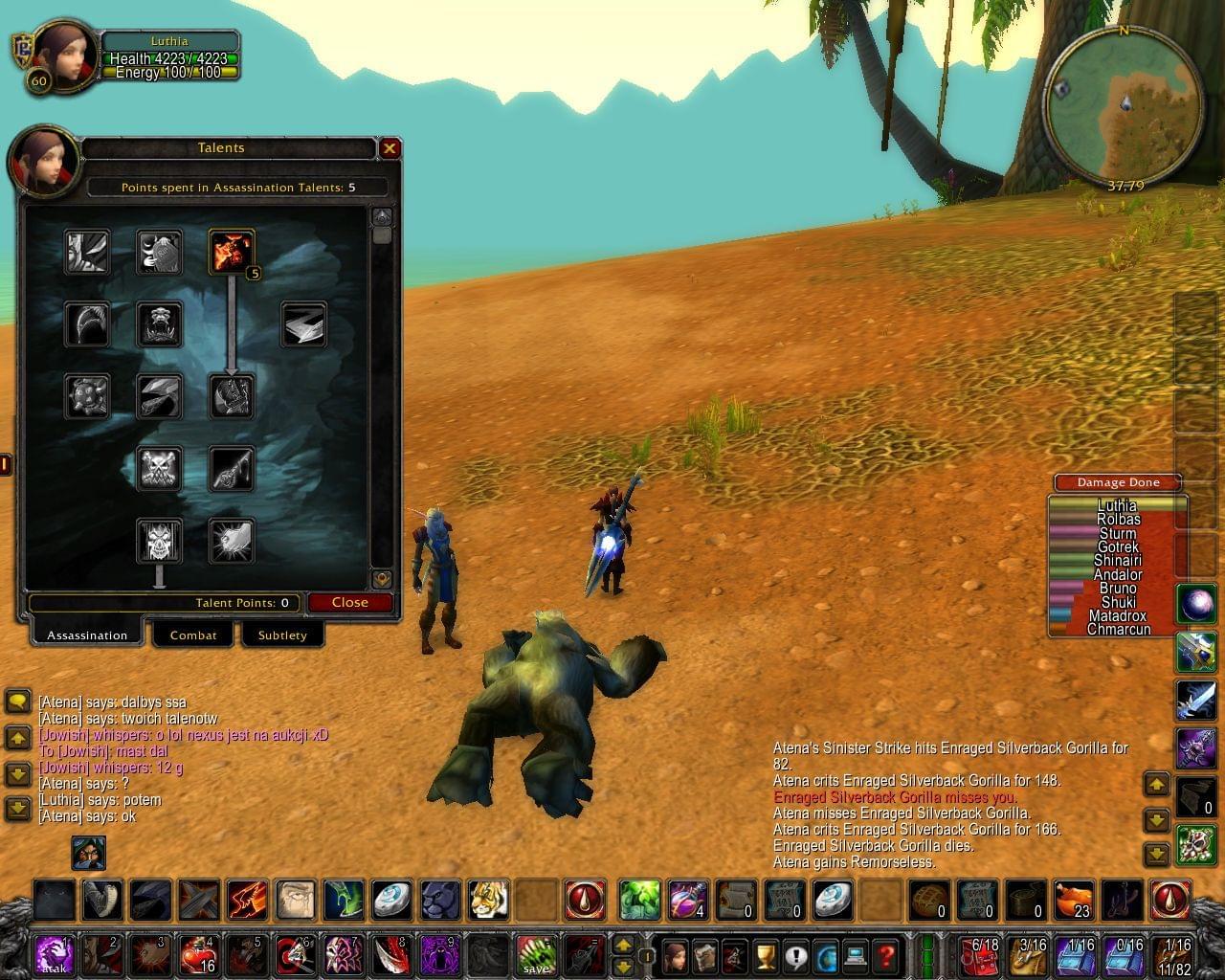Screen dimensions: 1225x980
Task: Click the minimap
Action: [x=1123, y=106]
